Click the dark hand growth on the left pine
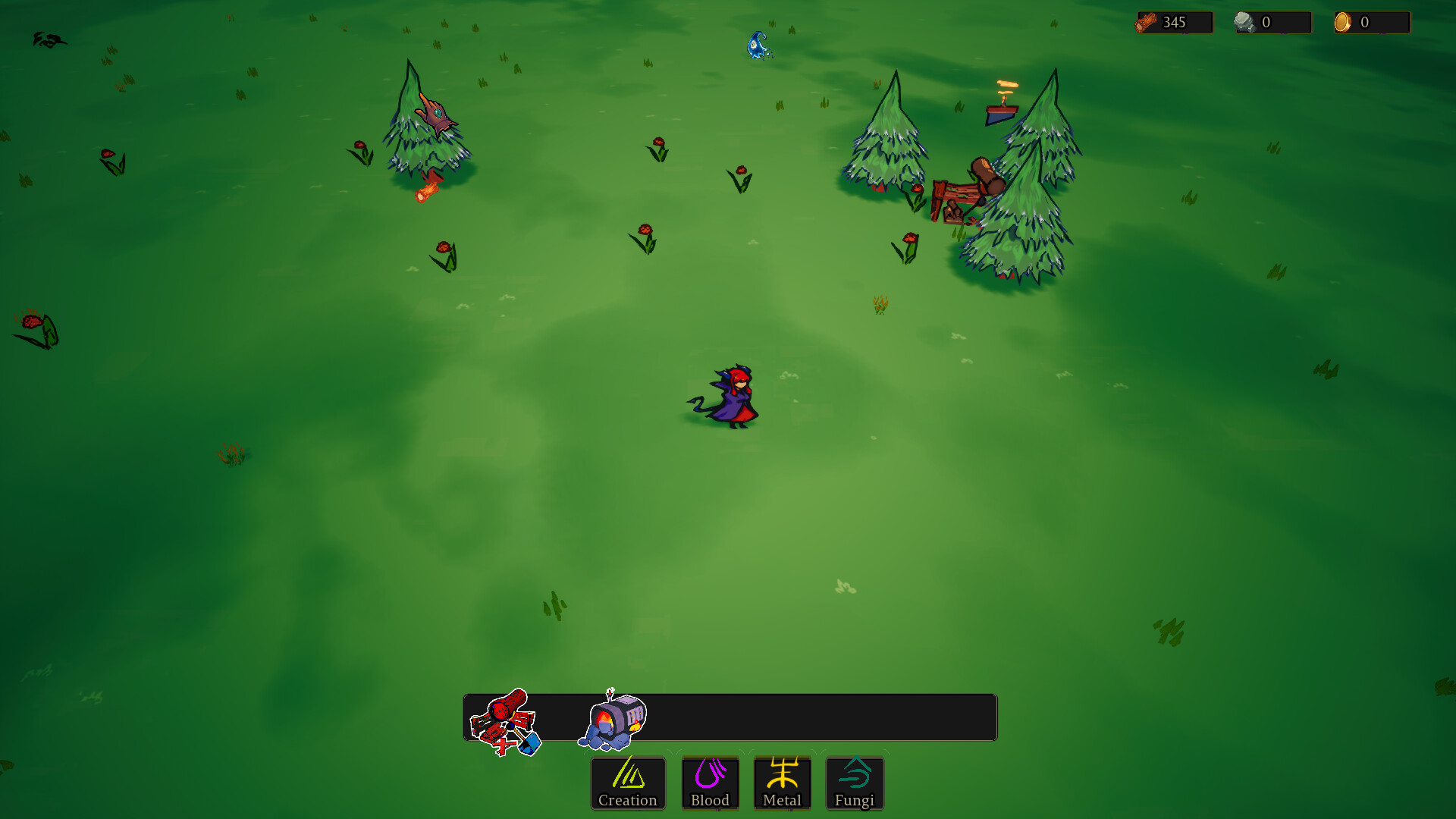Image resolution: width=1456 pixels, height=819 pixels. [x=436, y=116]
